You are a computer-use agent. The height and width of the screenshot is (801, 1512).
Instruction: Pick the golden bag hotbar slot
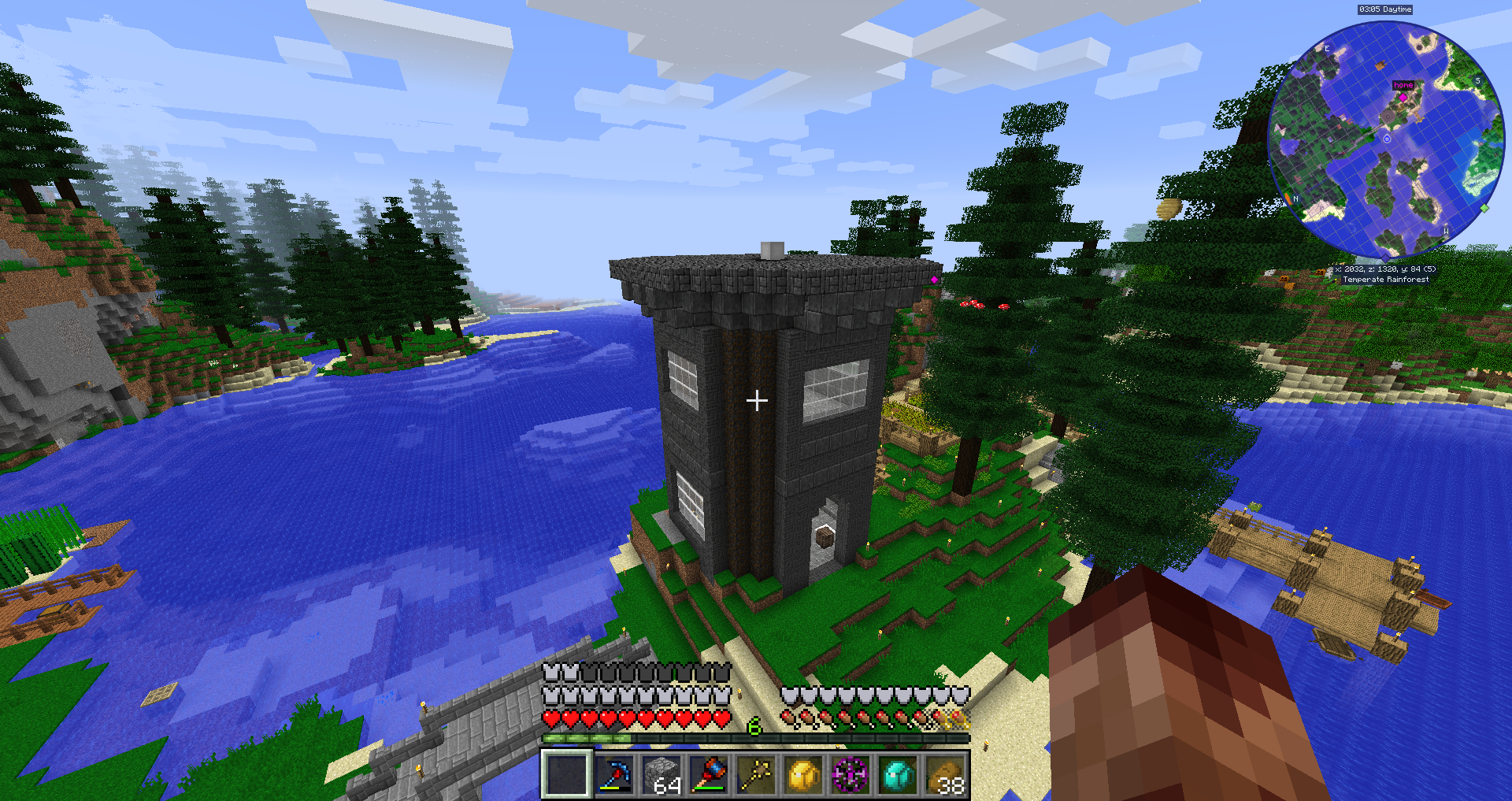point(803,774)
